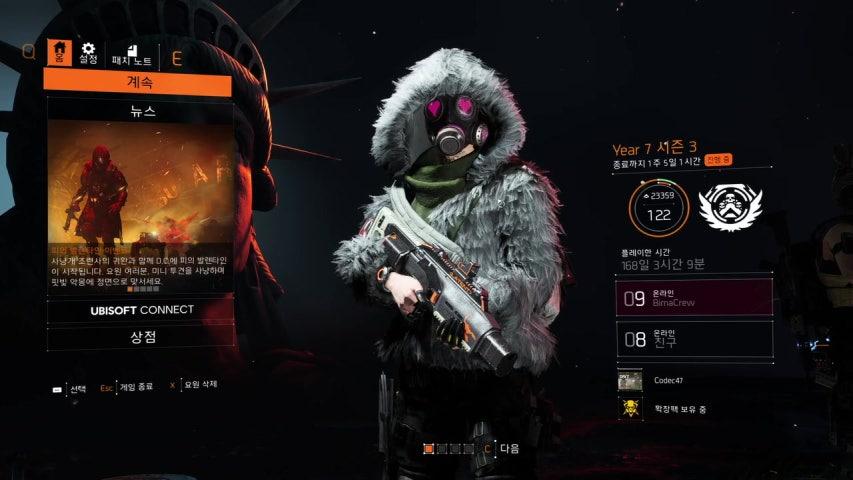Screen dimensions: 853x480
Task: Open the 친구 (Friends) online list
Action: (x=694, y=339)
